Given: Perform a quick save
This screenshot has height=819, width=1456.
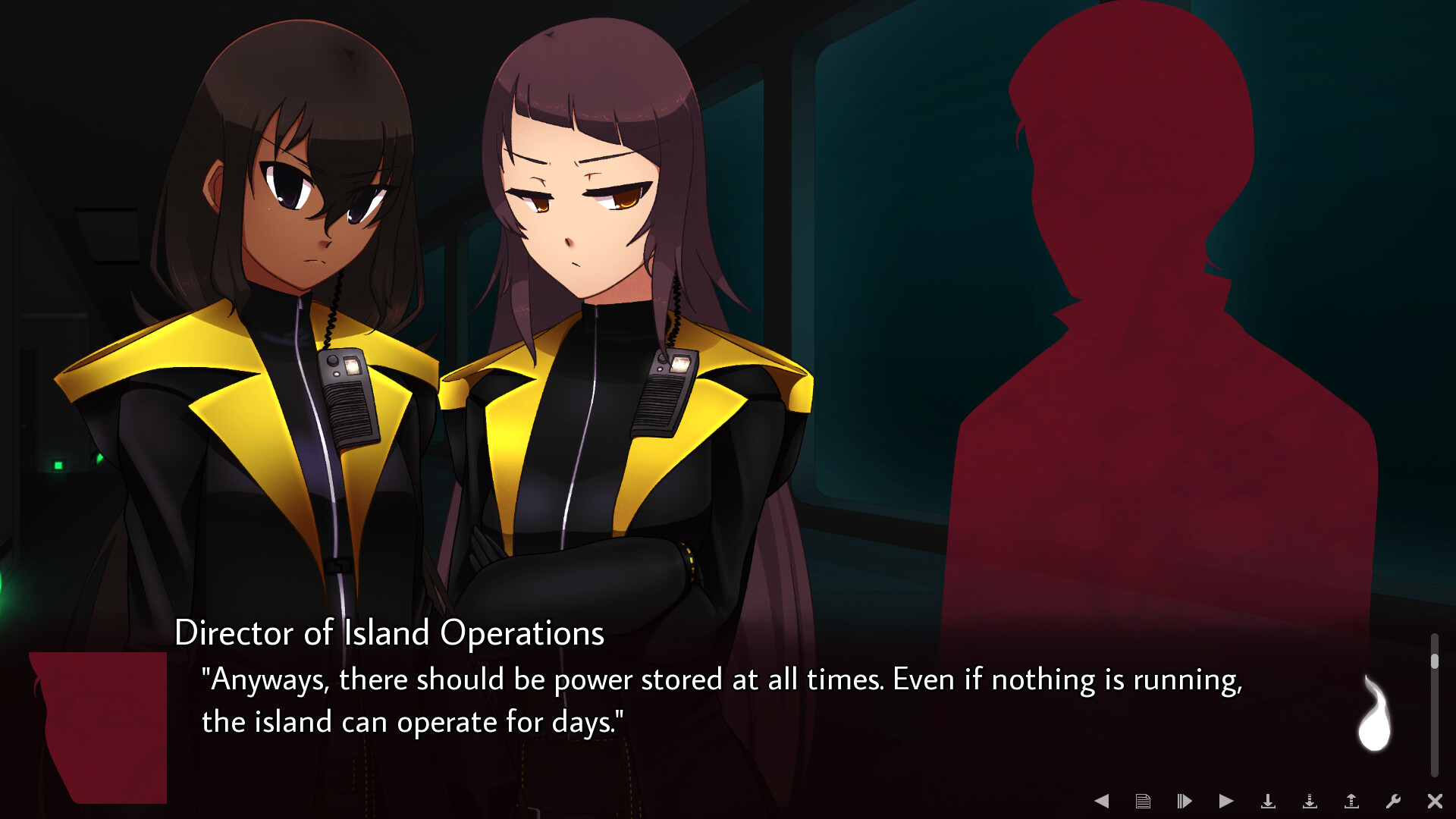Looking at the screenshot, I should (1310, 800).
